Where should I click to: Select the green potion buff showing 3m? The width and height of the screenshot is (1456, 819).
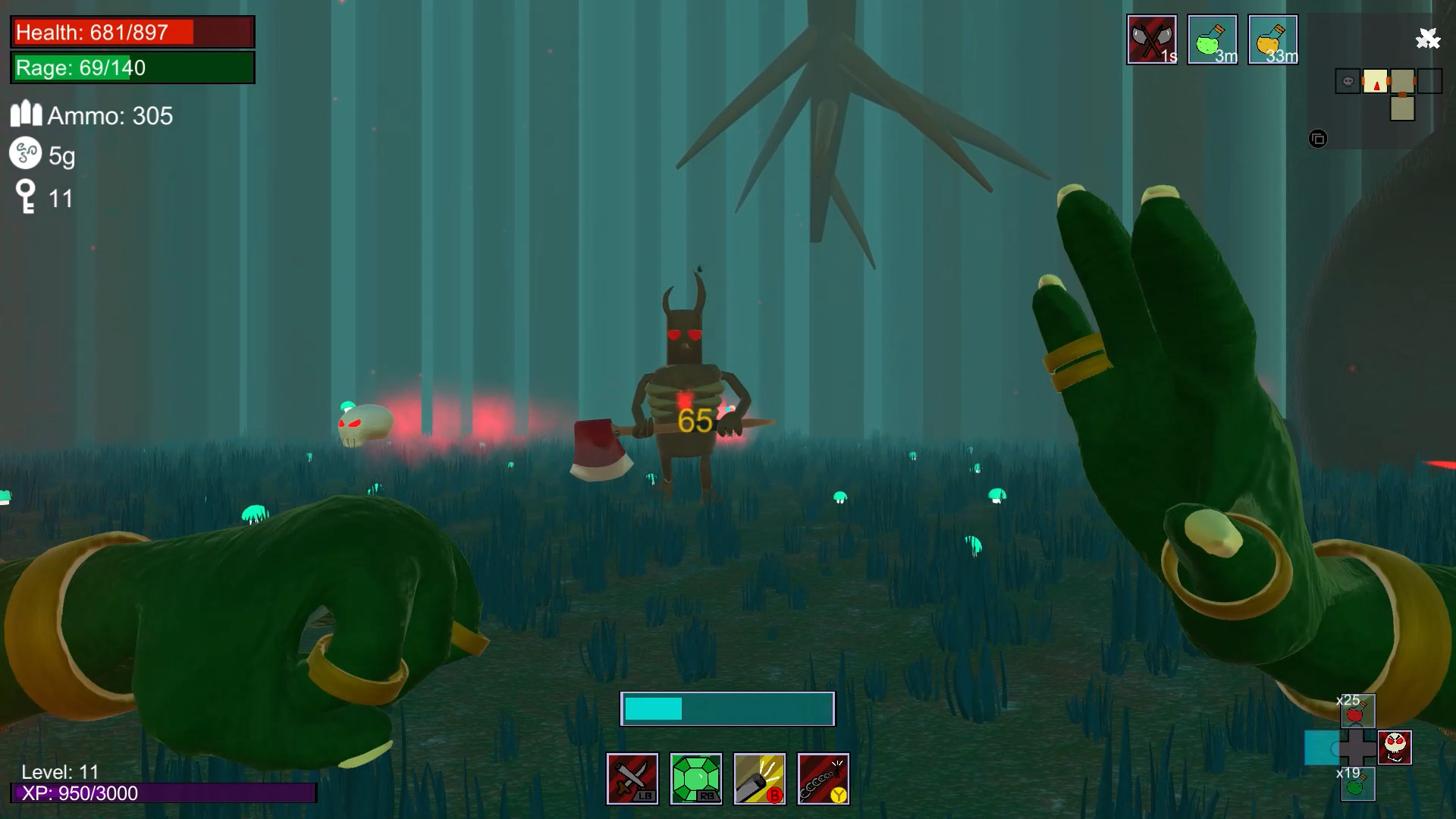1213,39
